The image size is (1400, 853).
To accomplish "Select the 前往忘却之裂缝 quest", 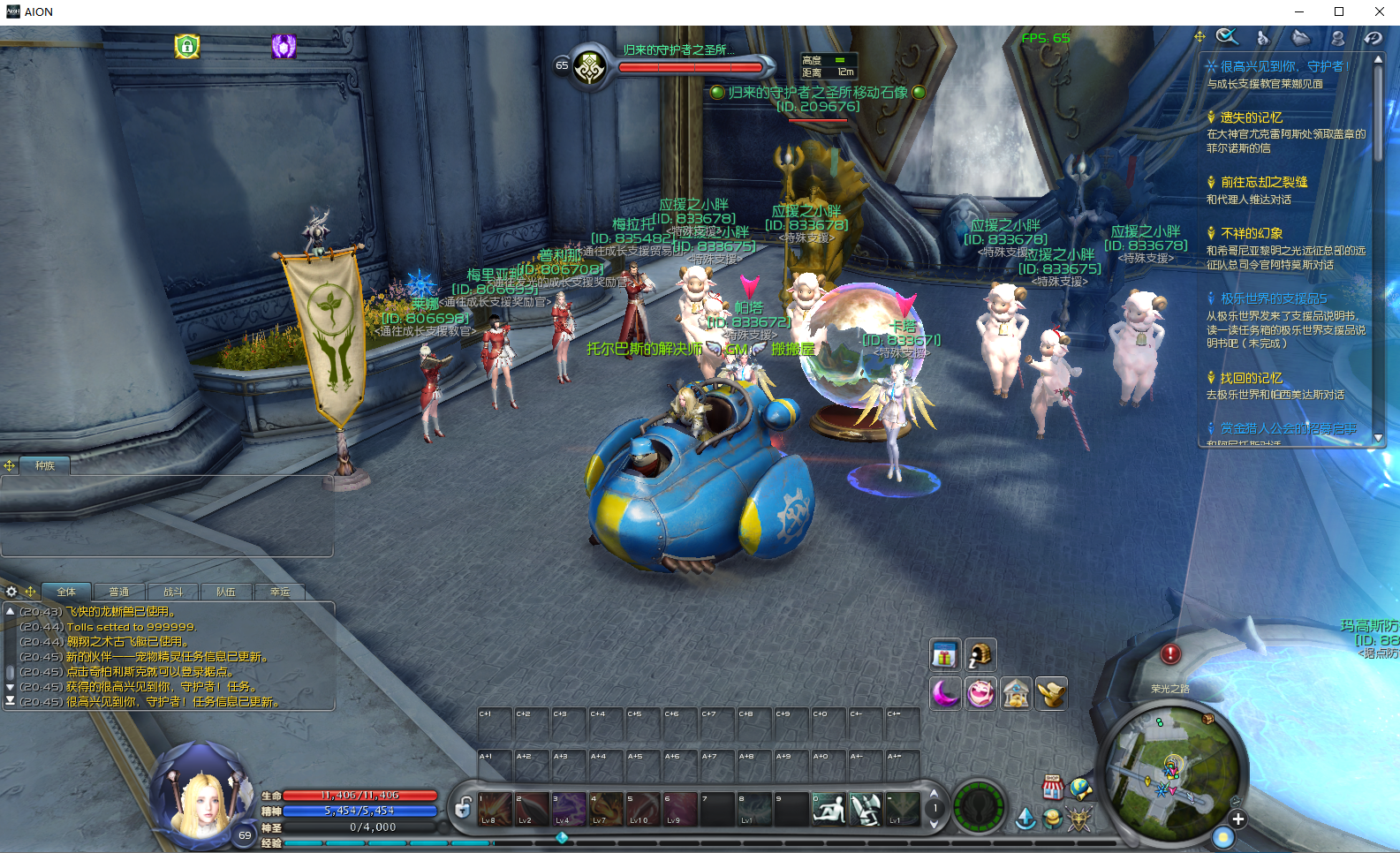I will pos(1263,182).
